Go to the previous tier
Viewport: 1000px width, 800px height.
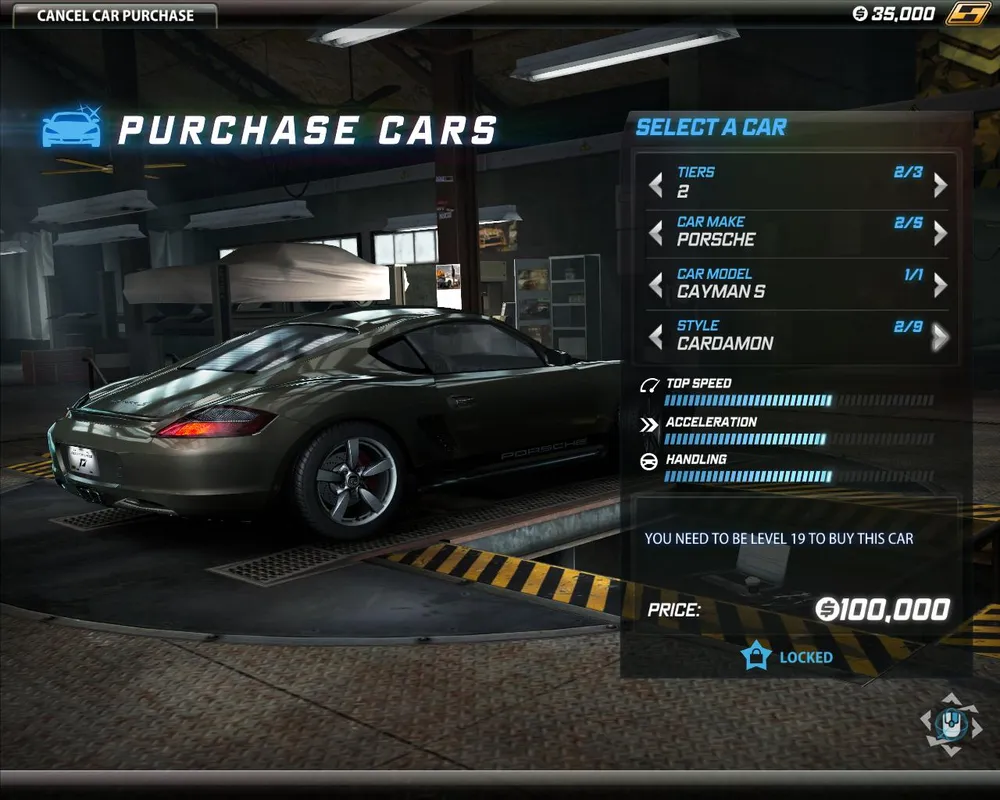[656, 184]
